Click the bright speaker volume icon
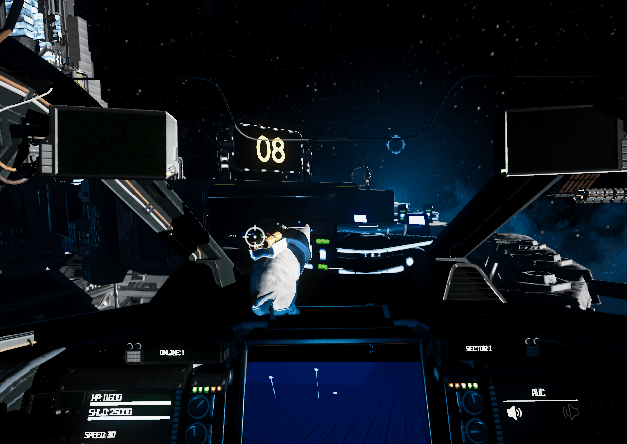This screenshot has width=627, height=444. coord(514,411)
